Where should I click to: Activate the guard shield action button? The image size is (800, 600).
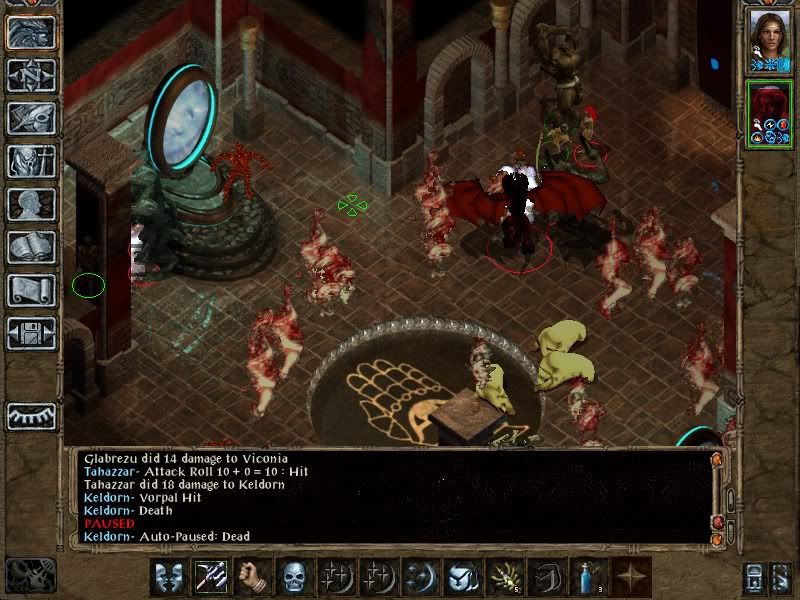point(169,577)
